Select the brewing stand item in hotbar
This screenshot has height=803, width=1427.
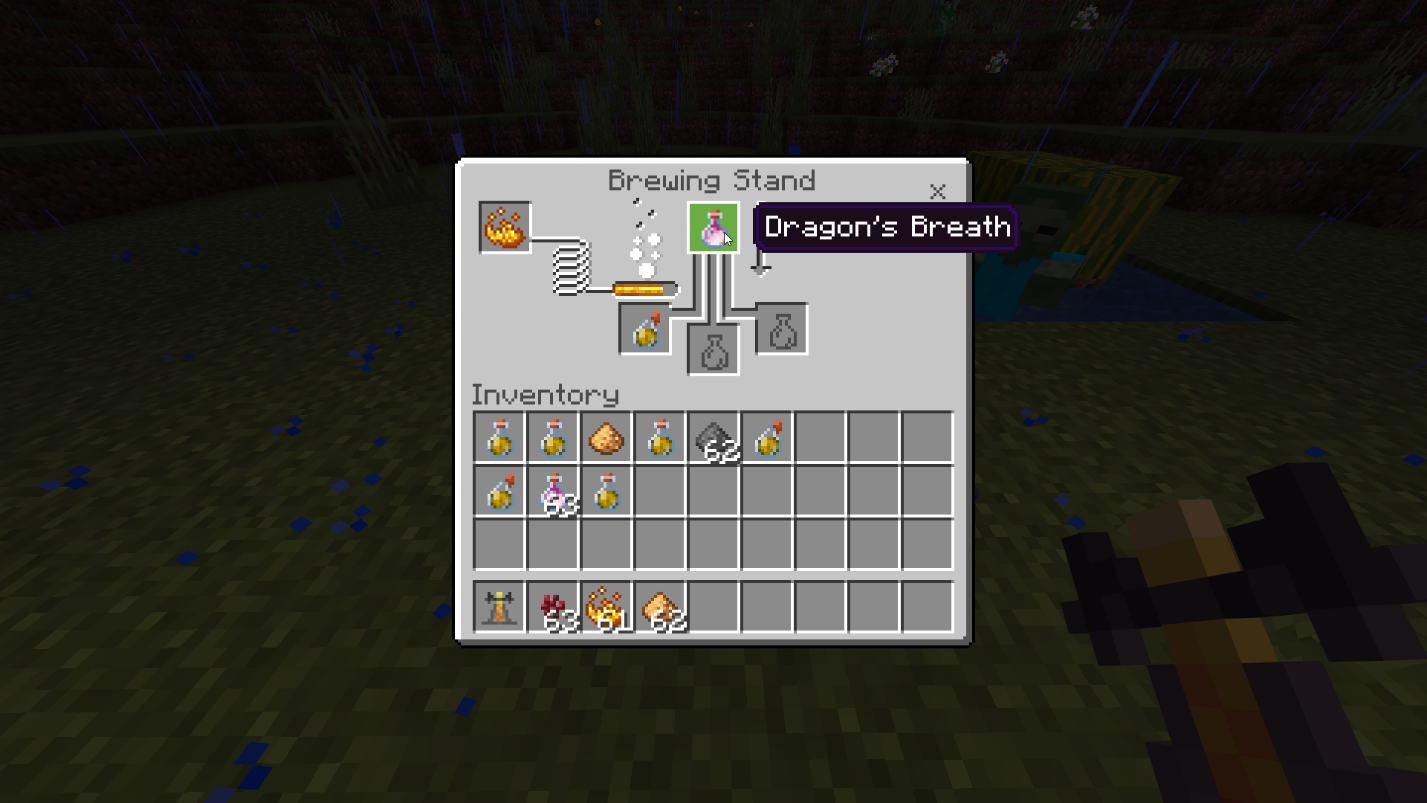[x=499, y=607]
